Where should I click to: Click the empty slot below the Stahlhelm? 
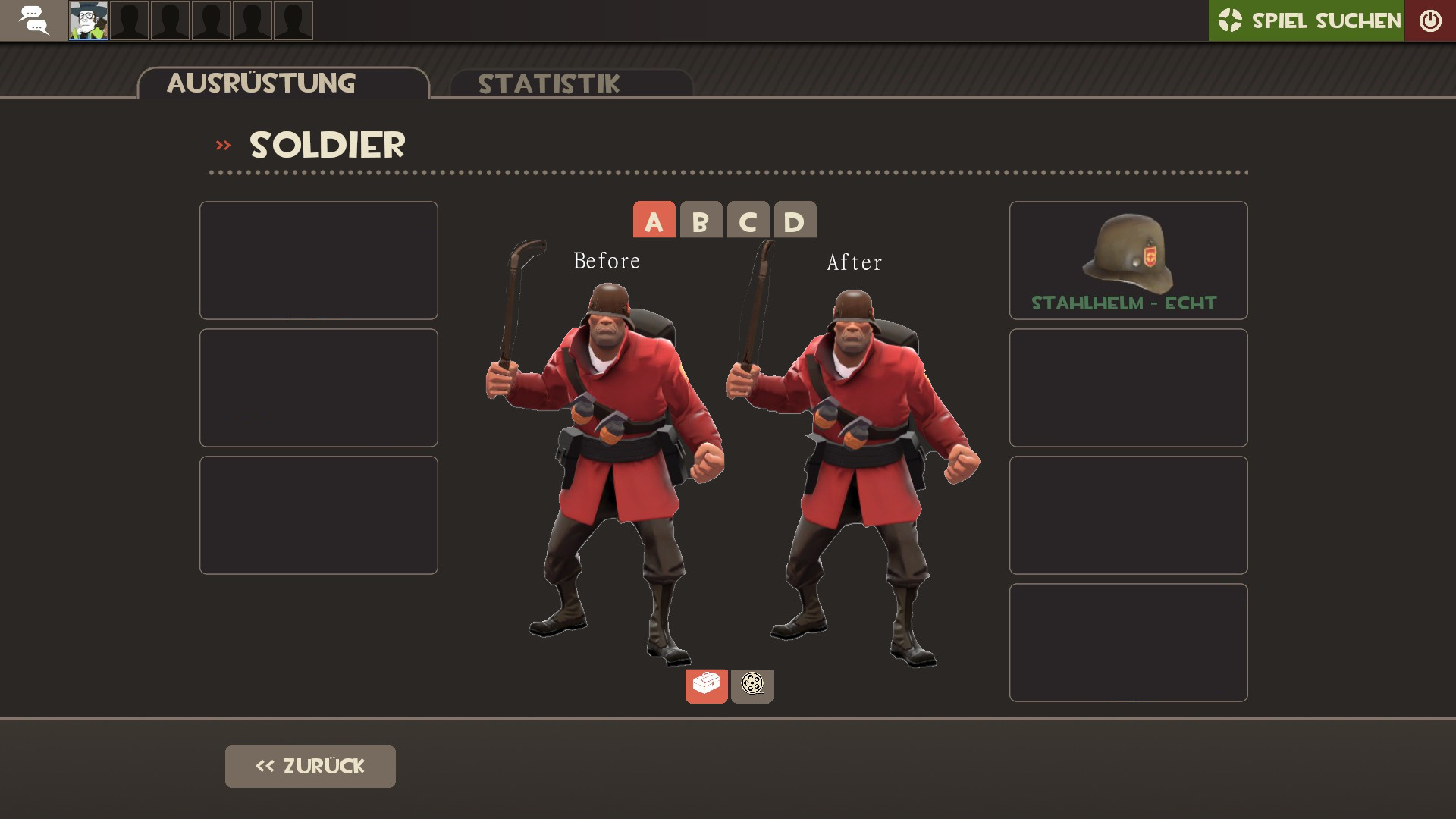click(x=1128, y=388)
